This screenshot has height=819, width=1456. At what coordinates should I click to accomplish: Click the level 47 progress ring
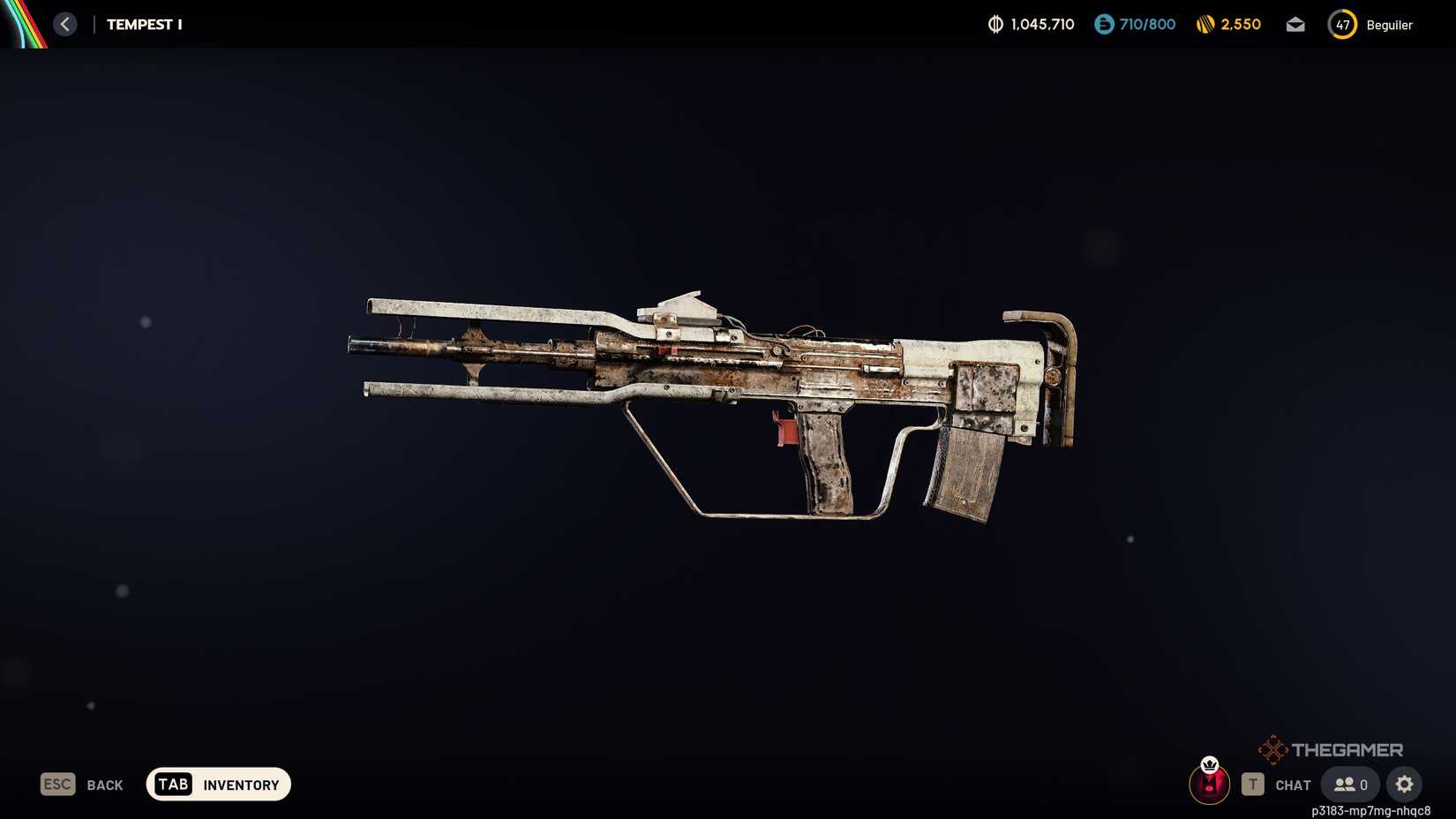[x=1342, y=25]
